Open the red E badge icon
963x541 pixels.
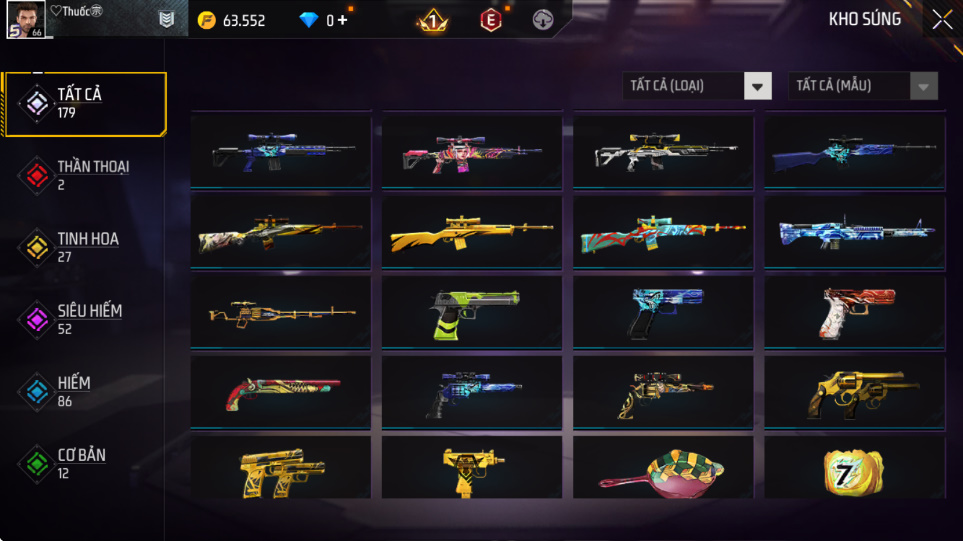[x=490, y=20]
